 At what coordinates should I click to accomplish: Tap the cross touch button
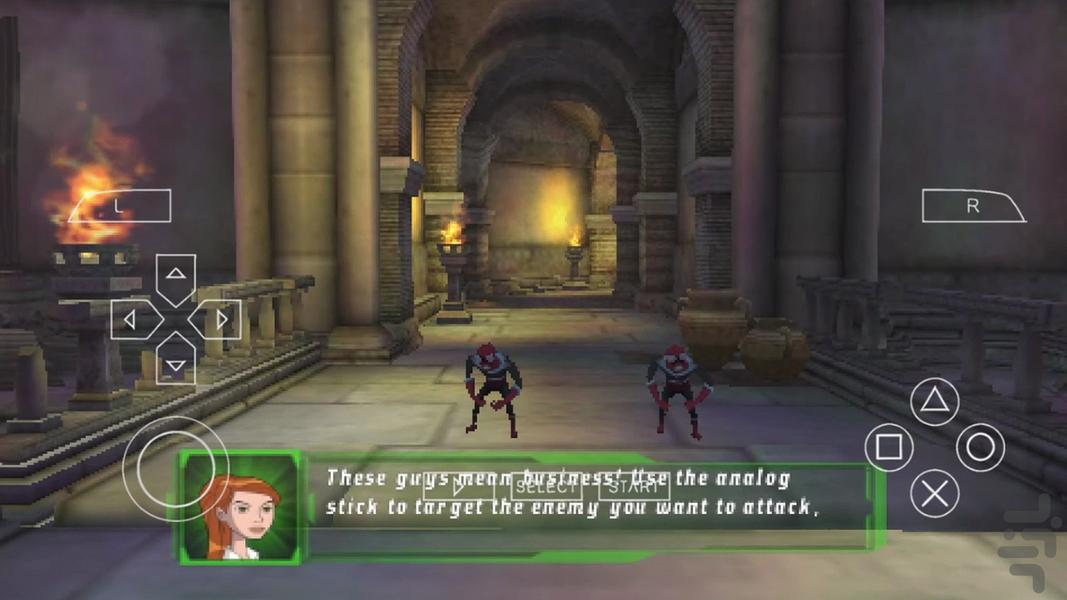coord(934,493)
